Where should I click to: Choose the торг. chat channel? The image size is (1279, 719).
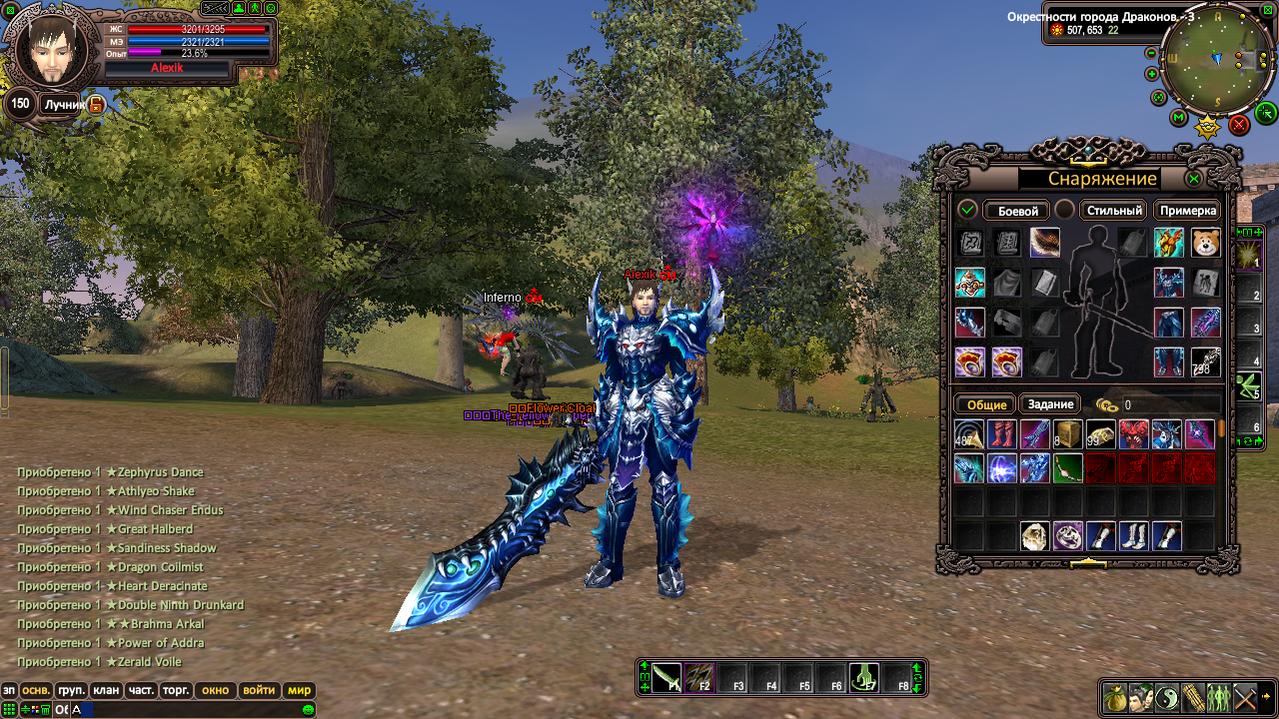[176, 690]
